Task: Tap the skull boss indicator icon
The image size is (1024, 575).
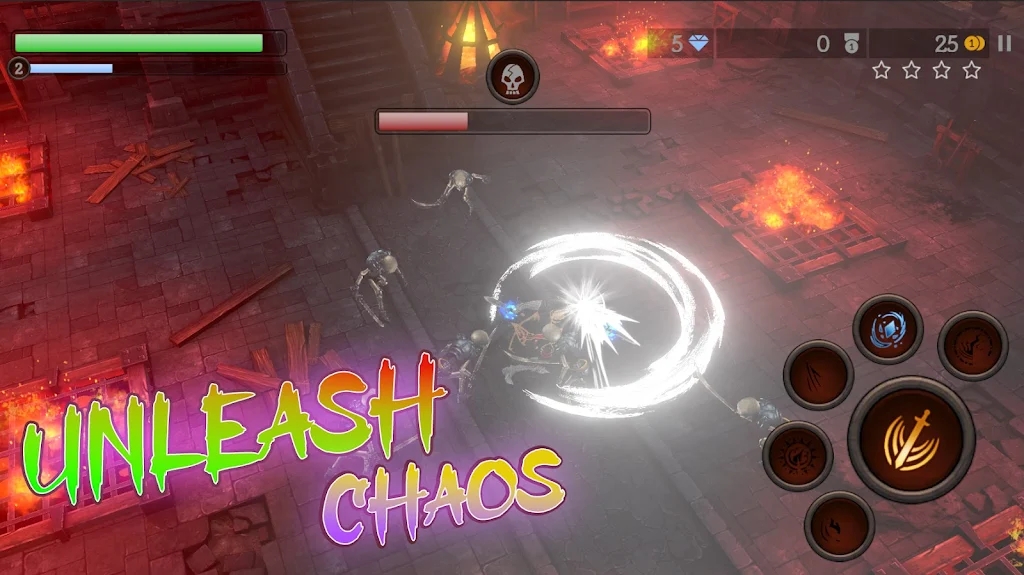Action: 513,77
